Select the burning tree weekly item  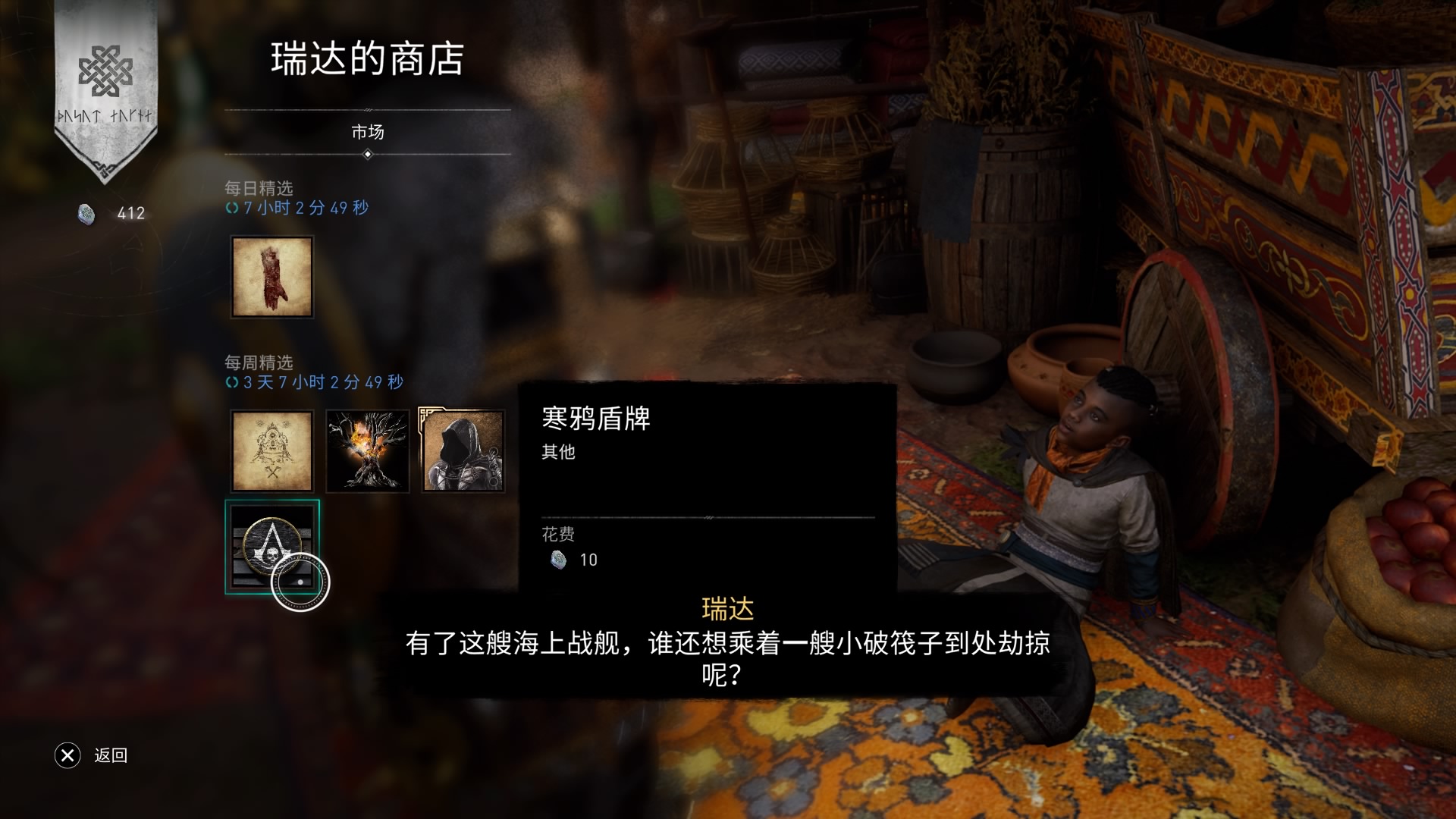pyautogui.click(x=368, y=451)
